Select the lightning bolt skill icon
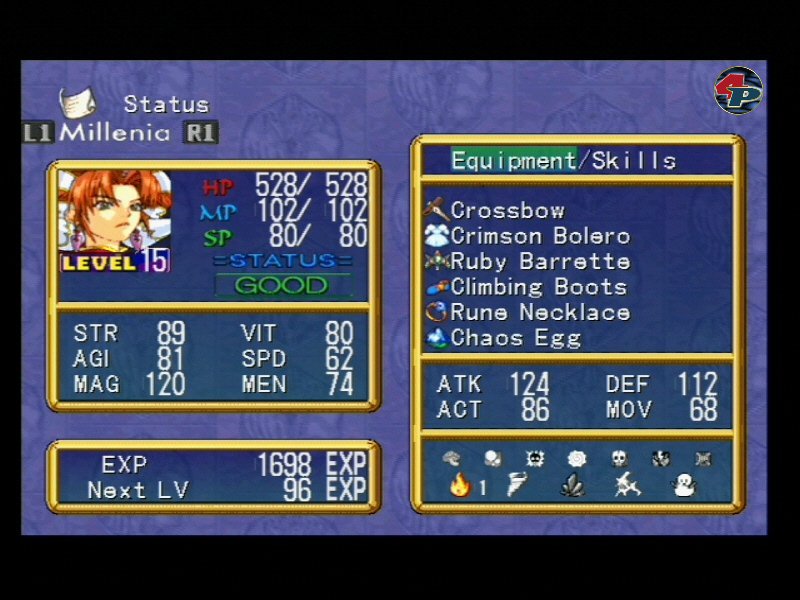The width and height of the screenshot is (800, 600). pos(628,486)
